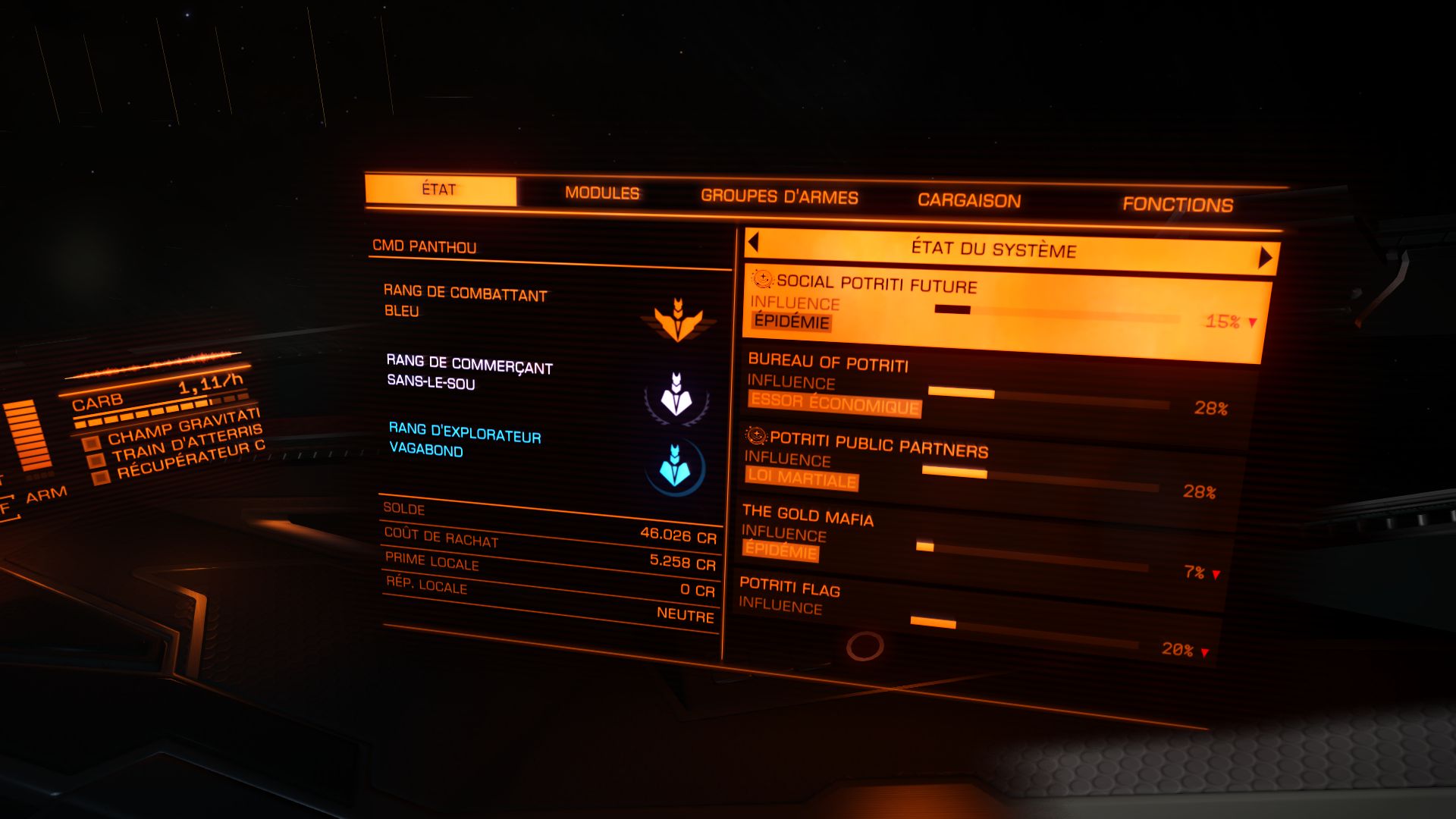Switch to the MODULES tab
Viewport: 1456px width, 819px height.
pyautogui.click(x=603, y=194)
